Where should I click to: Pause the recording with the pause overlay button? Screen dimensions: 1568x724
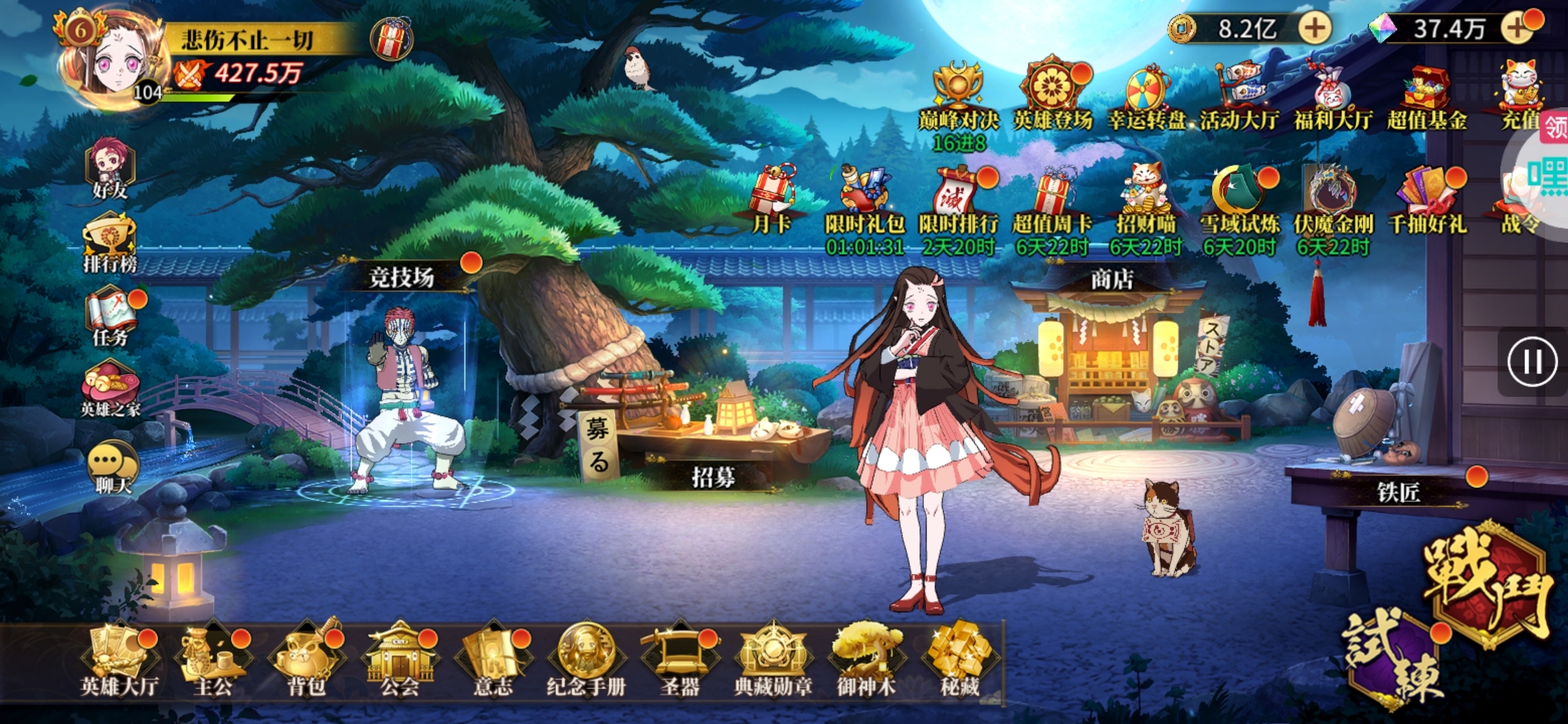1532,363
